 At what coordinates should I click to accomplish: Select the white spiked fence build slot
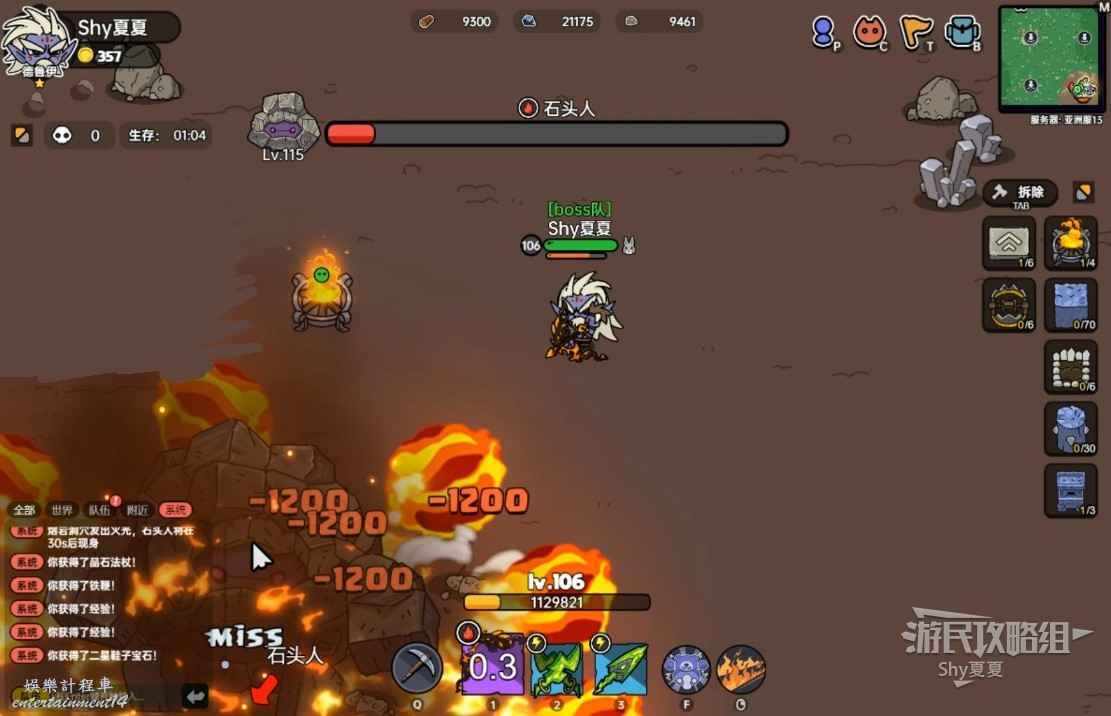pyautogui.click(x=1070, y=366)
